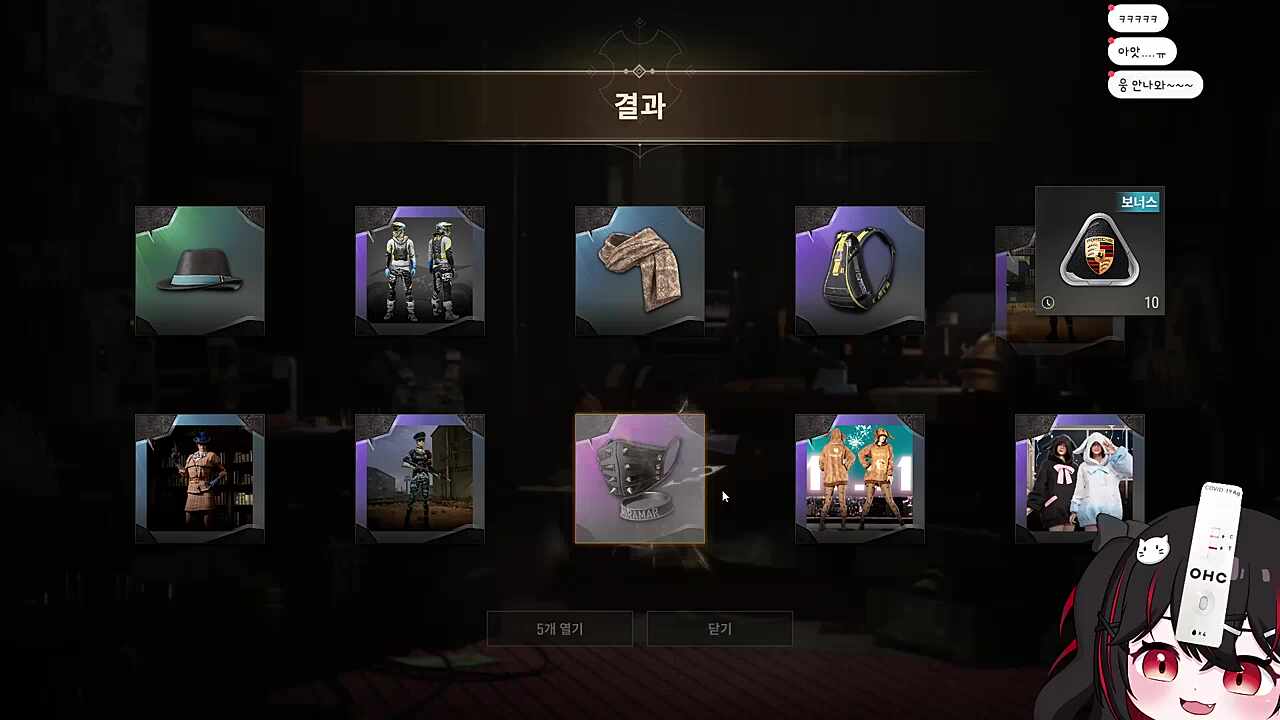Select the diamond emblem above the 결과 title
1280x720 pixels.
(x=639, y=70)
